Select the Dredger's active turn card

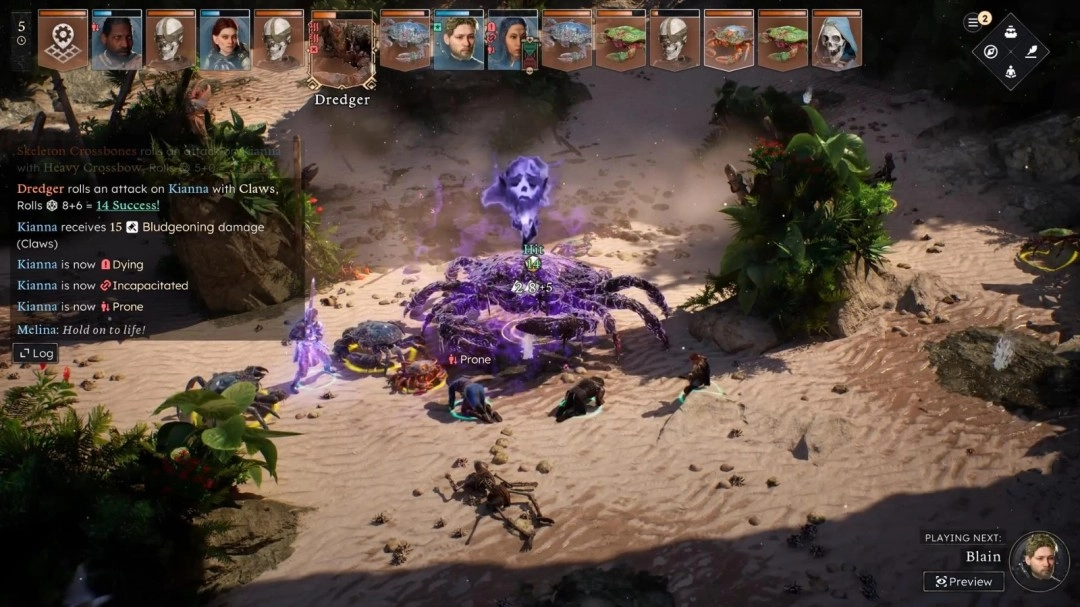click(342, 50)
